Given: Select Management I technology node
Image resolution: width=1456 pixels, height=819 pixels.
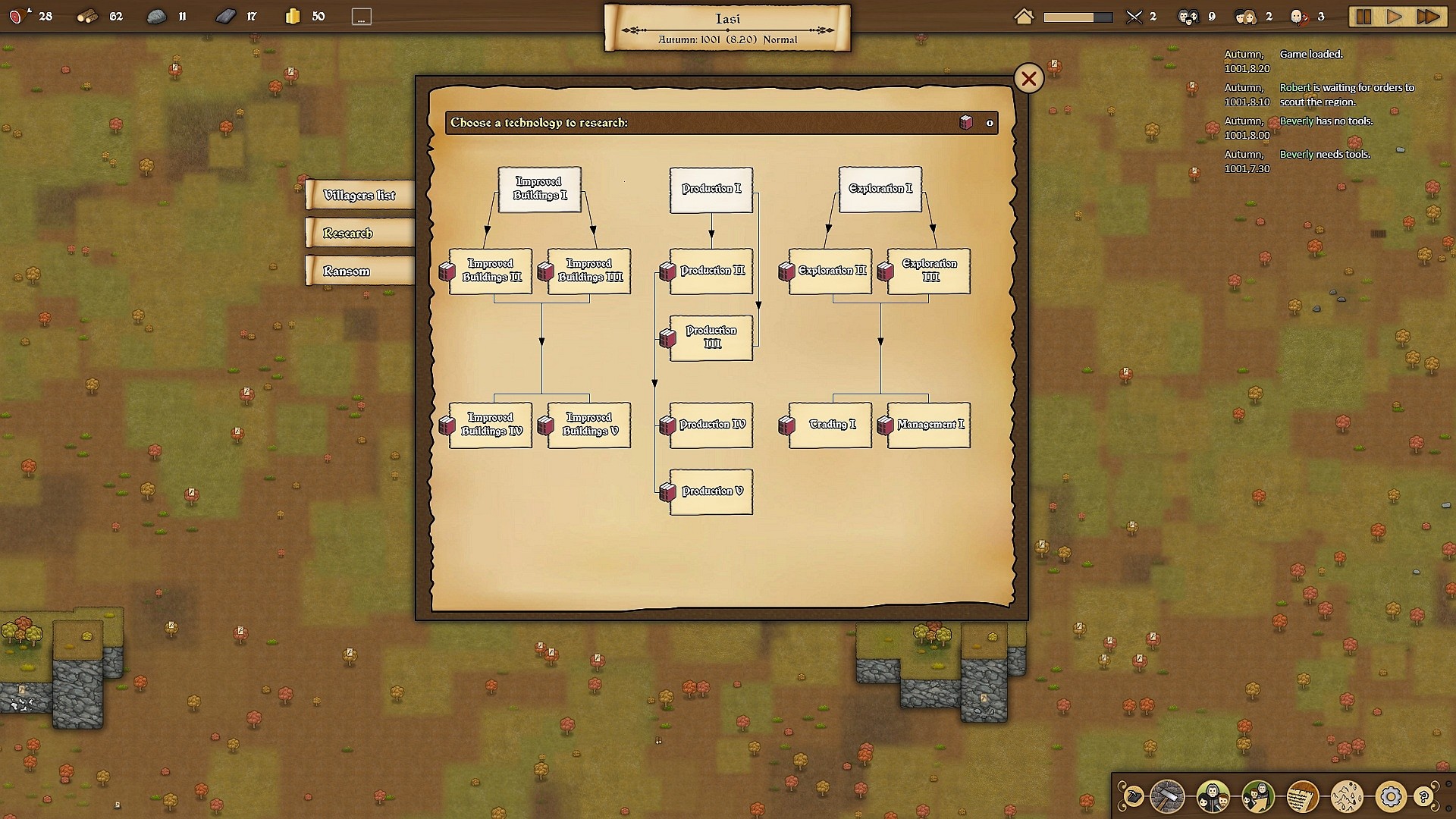Looking at the screenshot, I should tap(927, 425).
